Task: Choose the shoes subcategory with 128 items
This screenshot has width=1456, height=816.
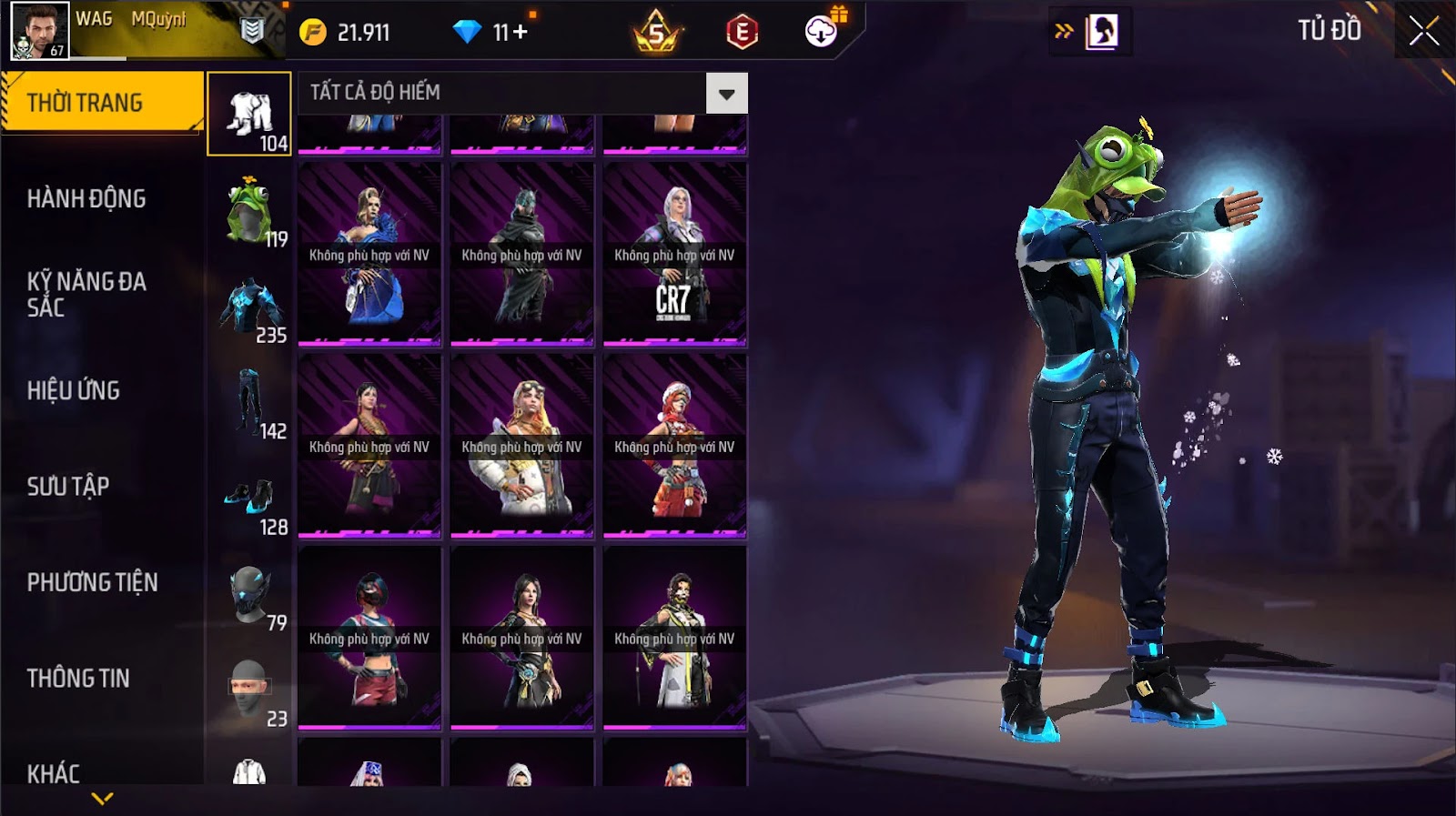Action: pos(249,499)
